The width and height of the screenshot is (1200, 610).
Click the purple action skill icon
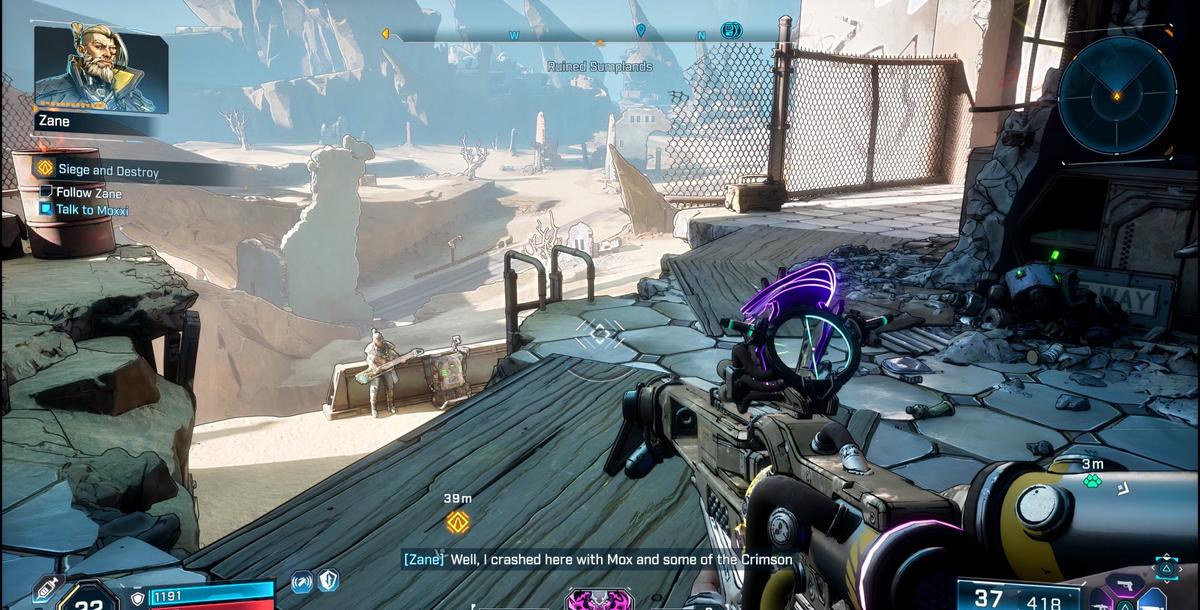coord(600,600)
